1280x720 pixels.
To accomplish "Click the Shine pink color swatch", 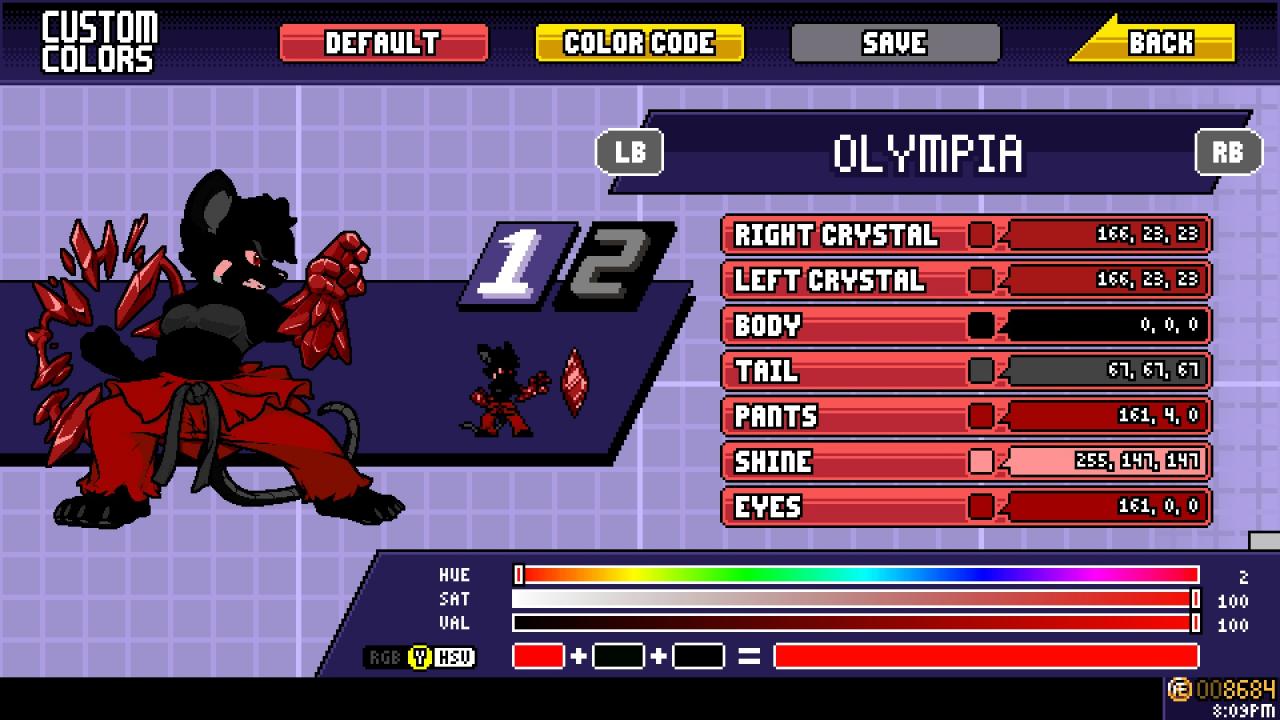I will pyautogui.click(x=981, y=461).
